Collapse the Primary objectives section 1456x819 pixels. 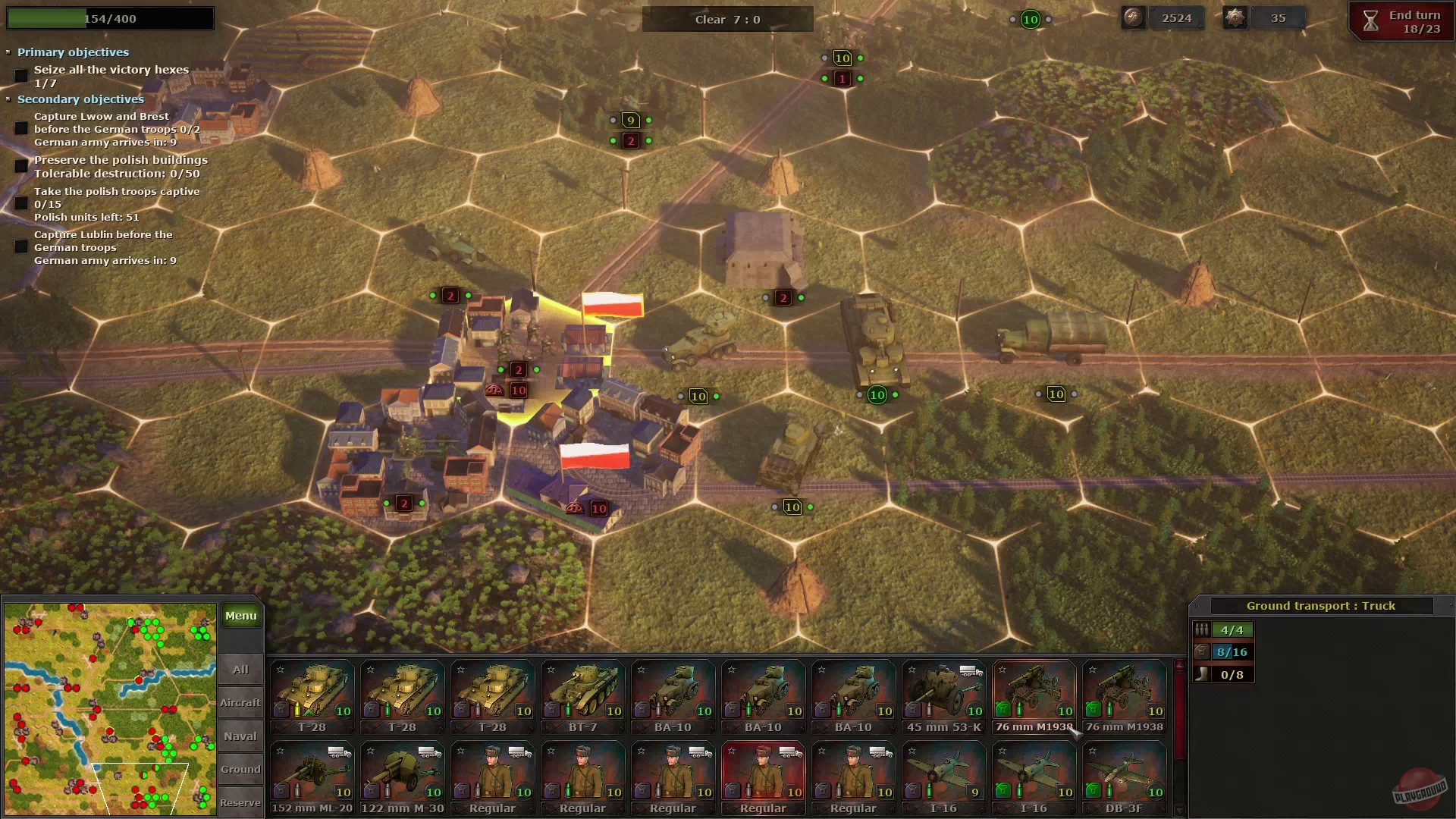click(8, 52)
